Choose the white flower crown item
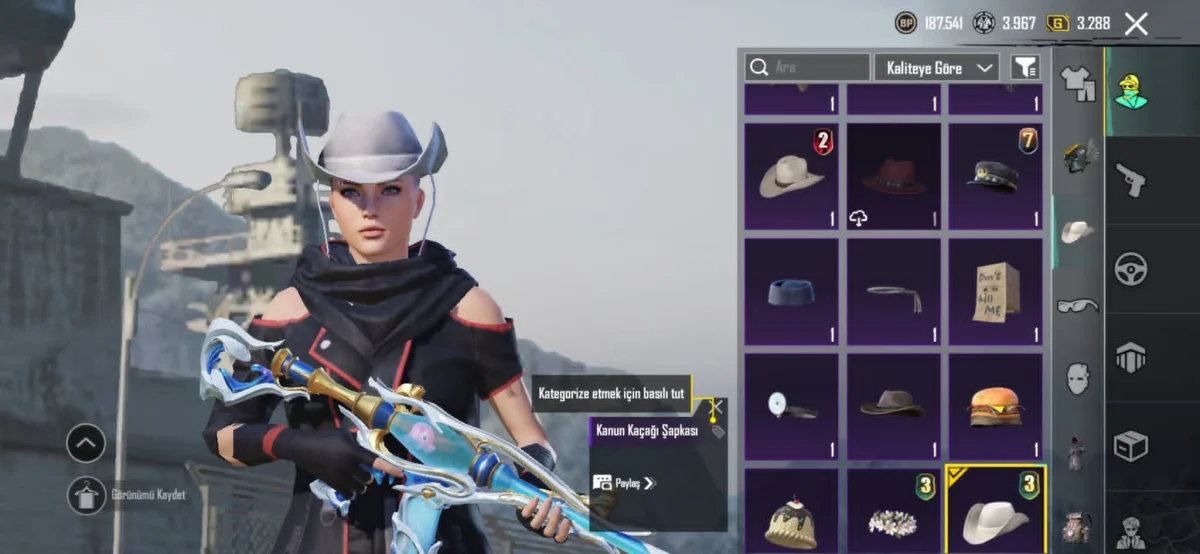The width and height of the screenshot is (1200, 554). pos(893,515)
